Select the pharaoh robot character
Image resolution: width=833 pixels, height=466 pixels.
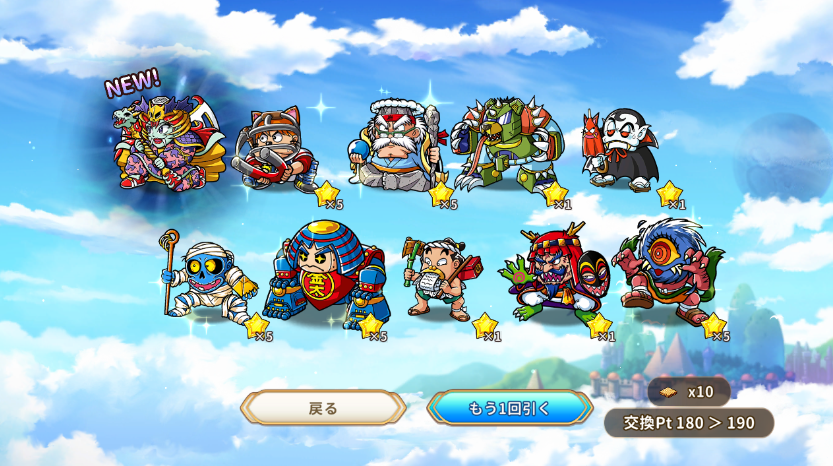328,277
